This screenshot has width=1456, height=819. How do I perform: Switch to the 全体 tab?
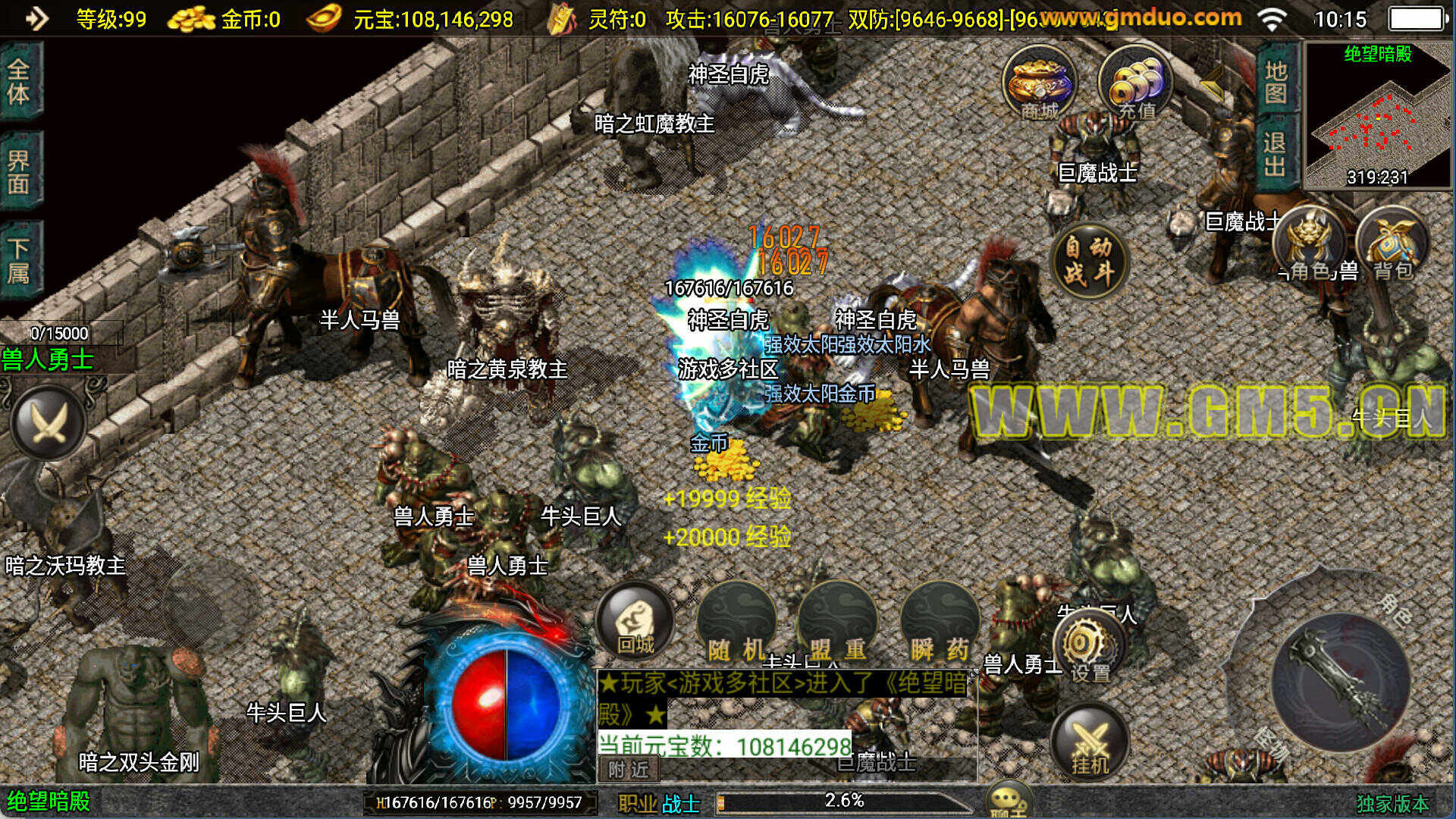pyautogui.click(x=19, y=82)
